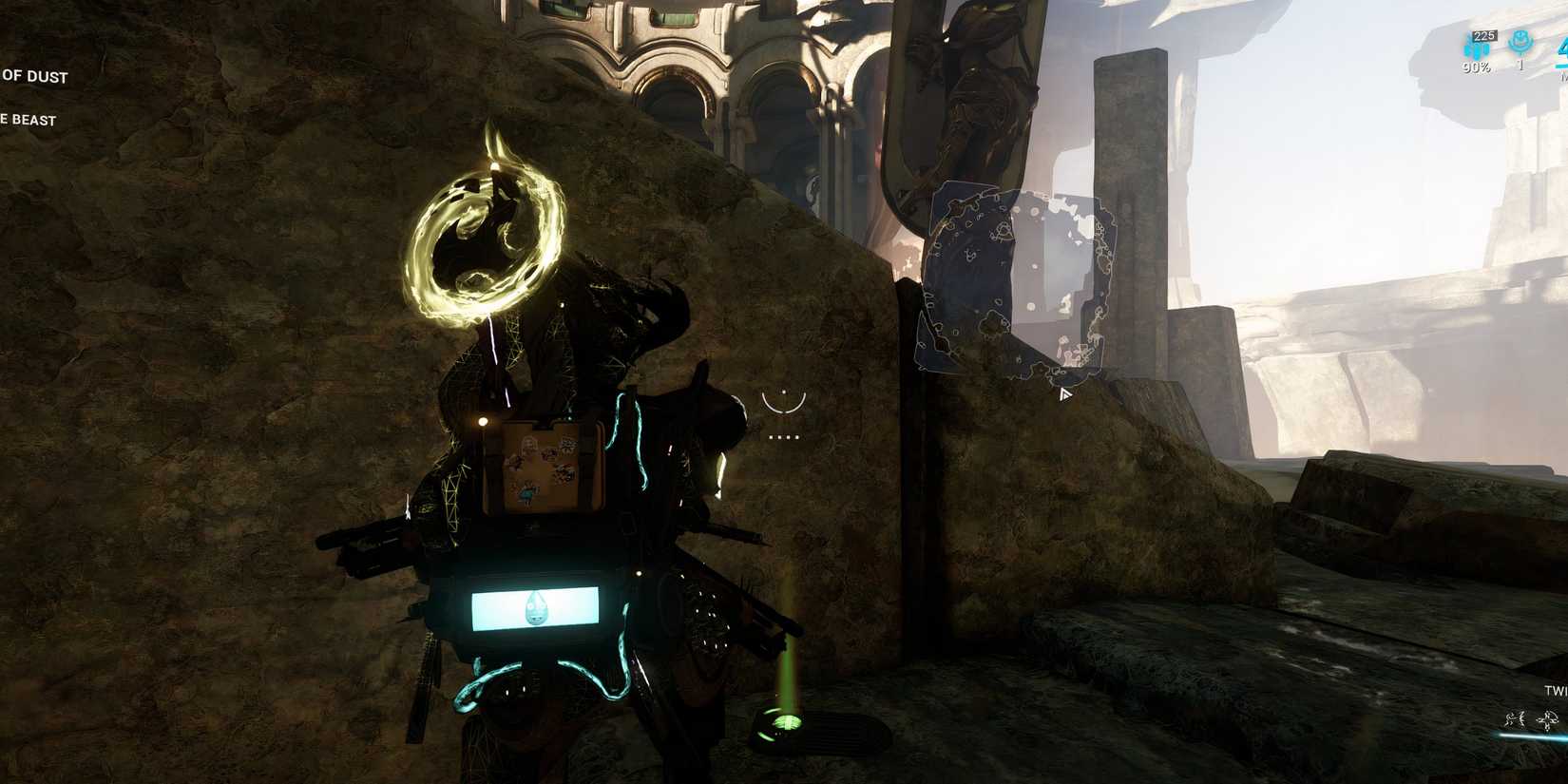This screenshot has width=1568, height=784.
Task: Expand the E BEAST objective entry
Action: pyautogui.click(x=29, y=121)
